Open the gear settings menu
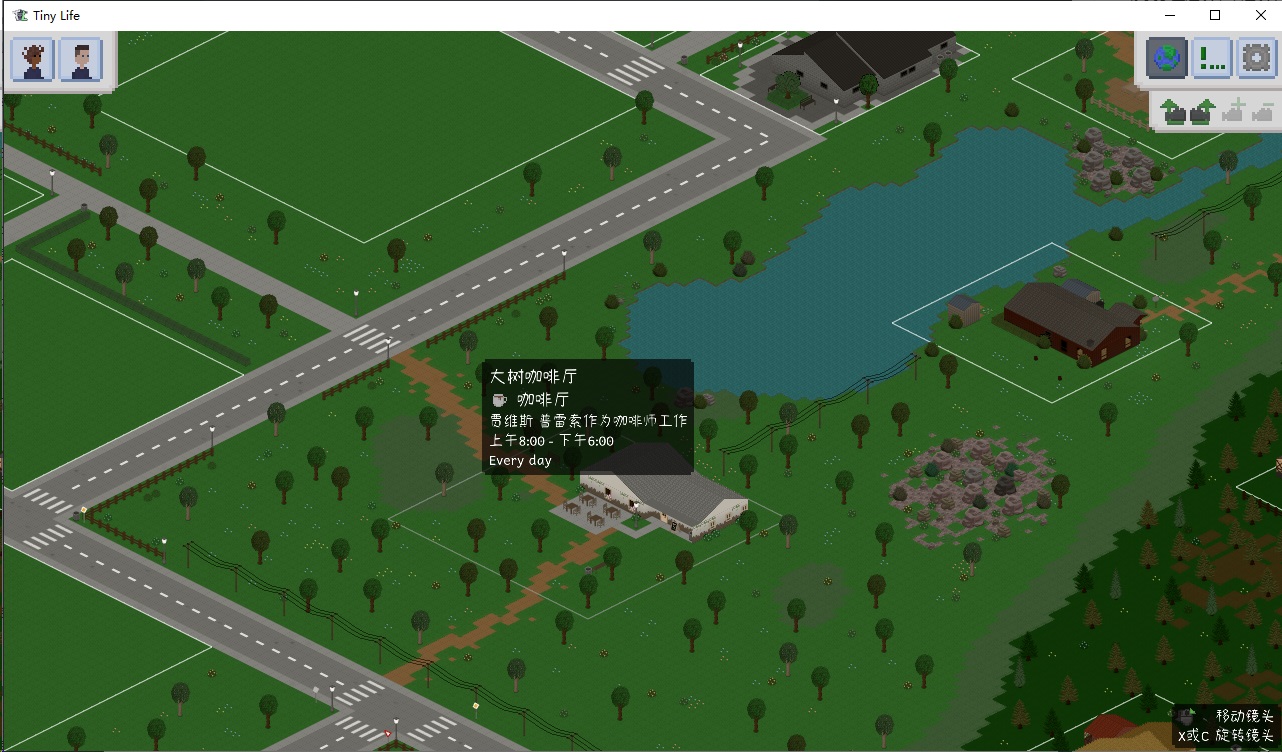Screen dimensions: 1282x752 click(1256, 58)
